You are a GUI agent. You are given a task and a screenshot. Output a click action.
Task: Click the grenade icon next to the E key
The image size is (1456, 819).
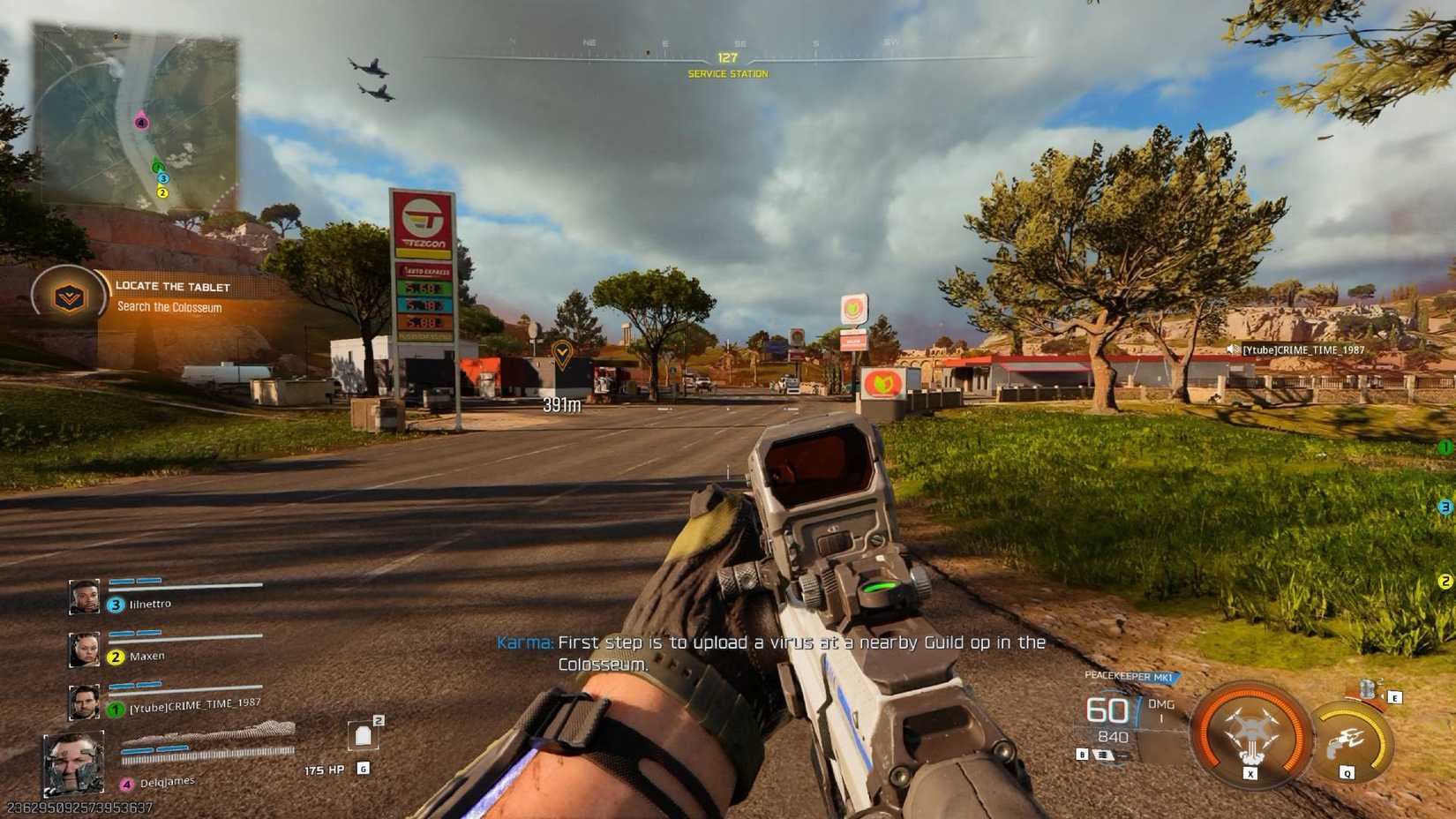[1368, 690]
